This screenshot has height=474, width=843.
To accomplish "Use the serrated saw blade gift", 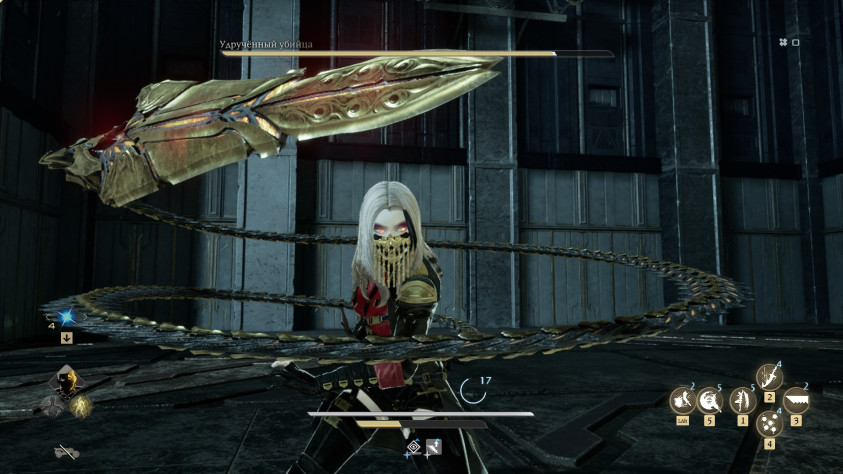I will point(797,402).
